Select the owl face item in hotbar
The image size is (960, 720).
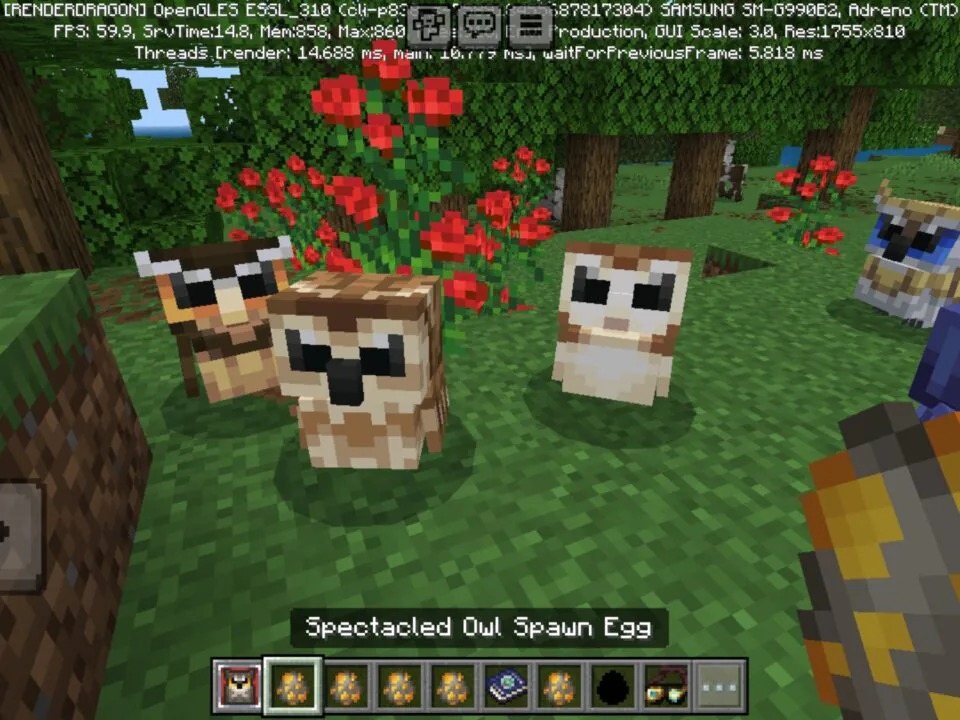click(237, 686)
